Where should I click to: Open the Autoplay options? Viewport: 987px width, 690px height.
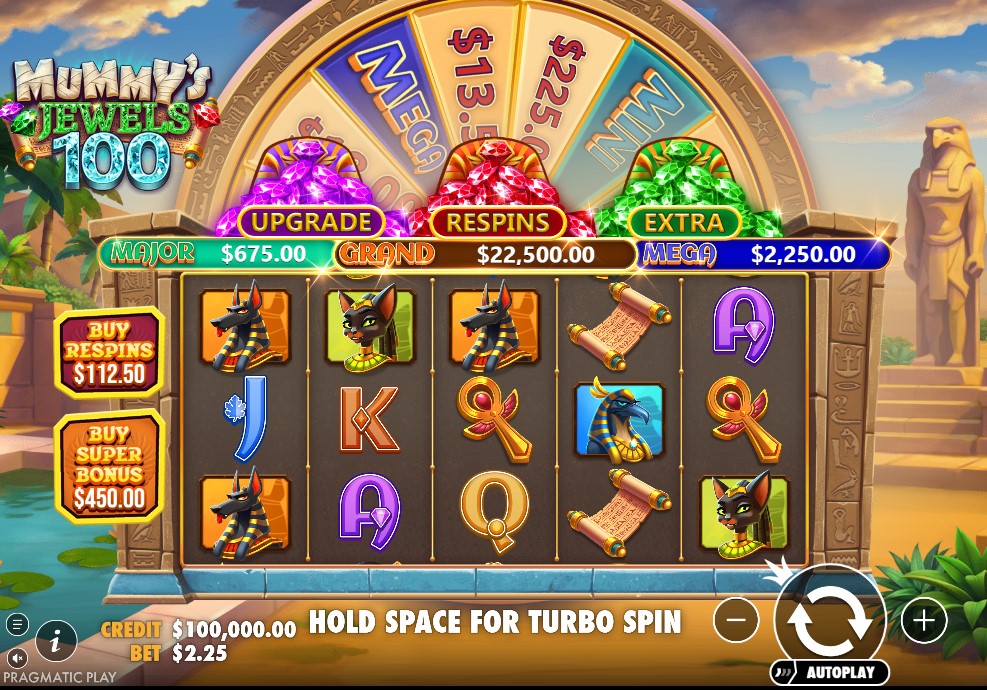tap(829, 672)
